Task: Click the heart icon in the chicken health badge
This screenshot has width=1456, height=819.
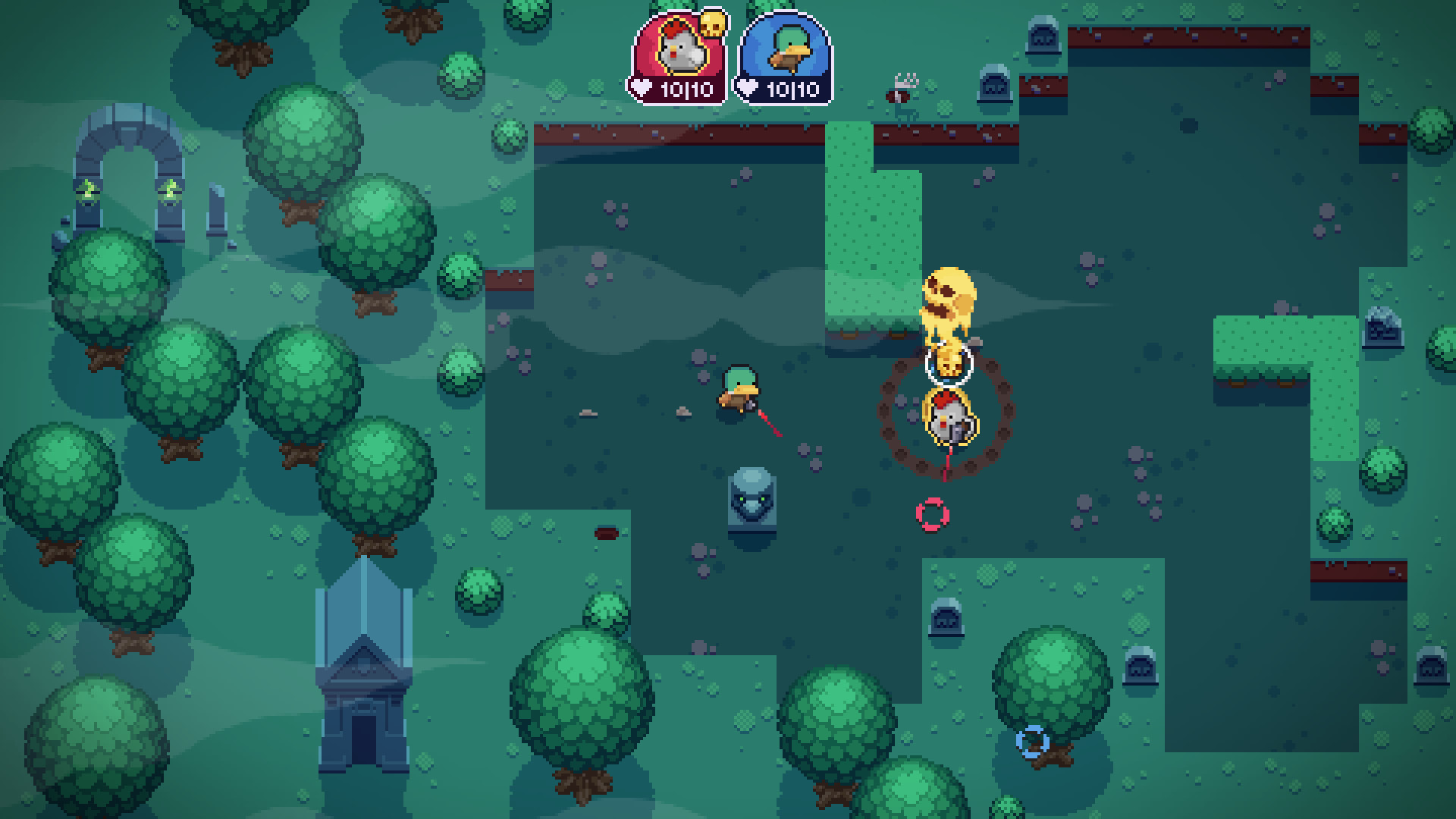Action: (641, 88)
